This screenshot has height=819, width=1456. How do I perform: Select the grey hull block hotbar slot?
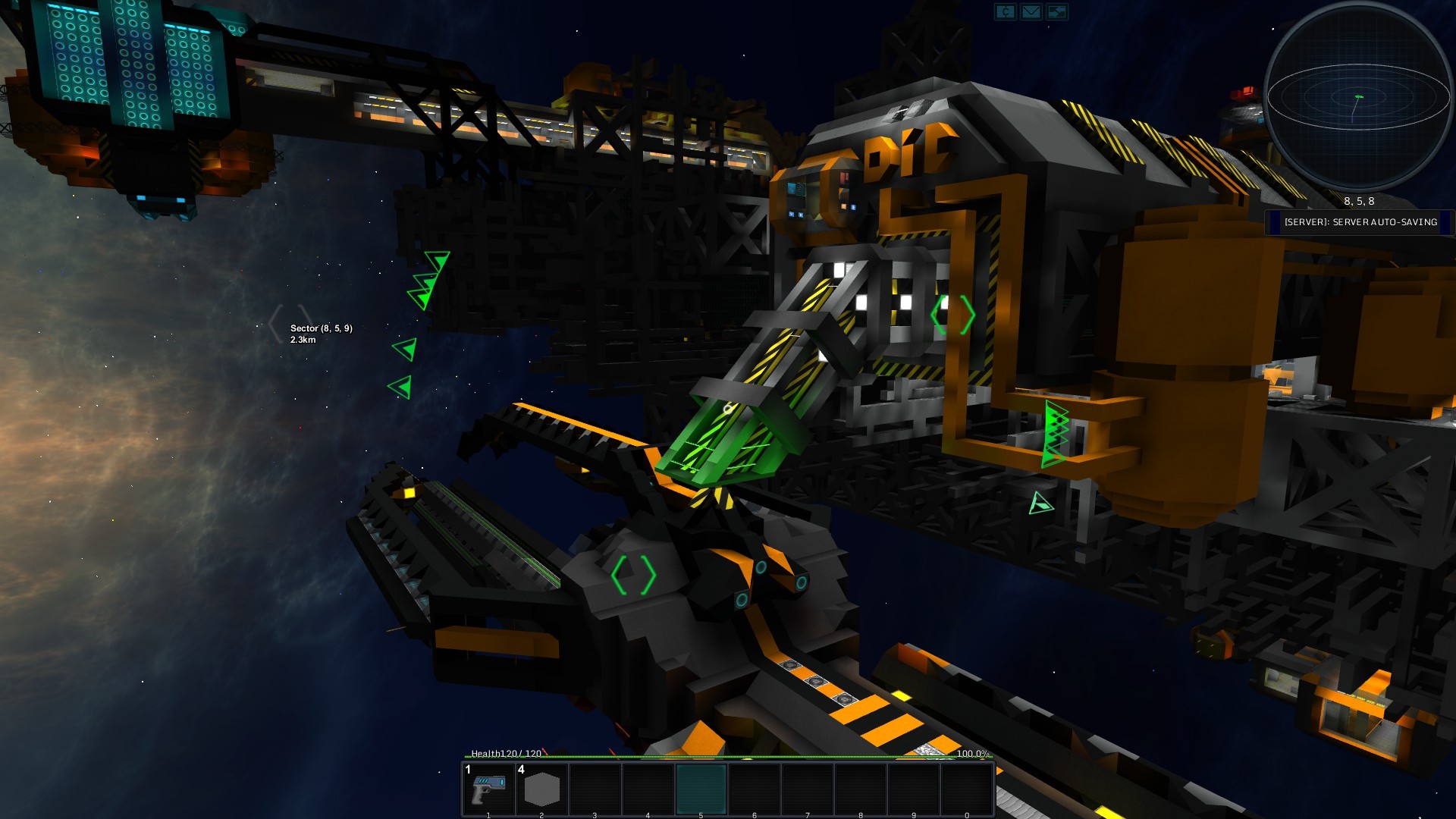click(x=541, y=789)
